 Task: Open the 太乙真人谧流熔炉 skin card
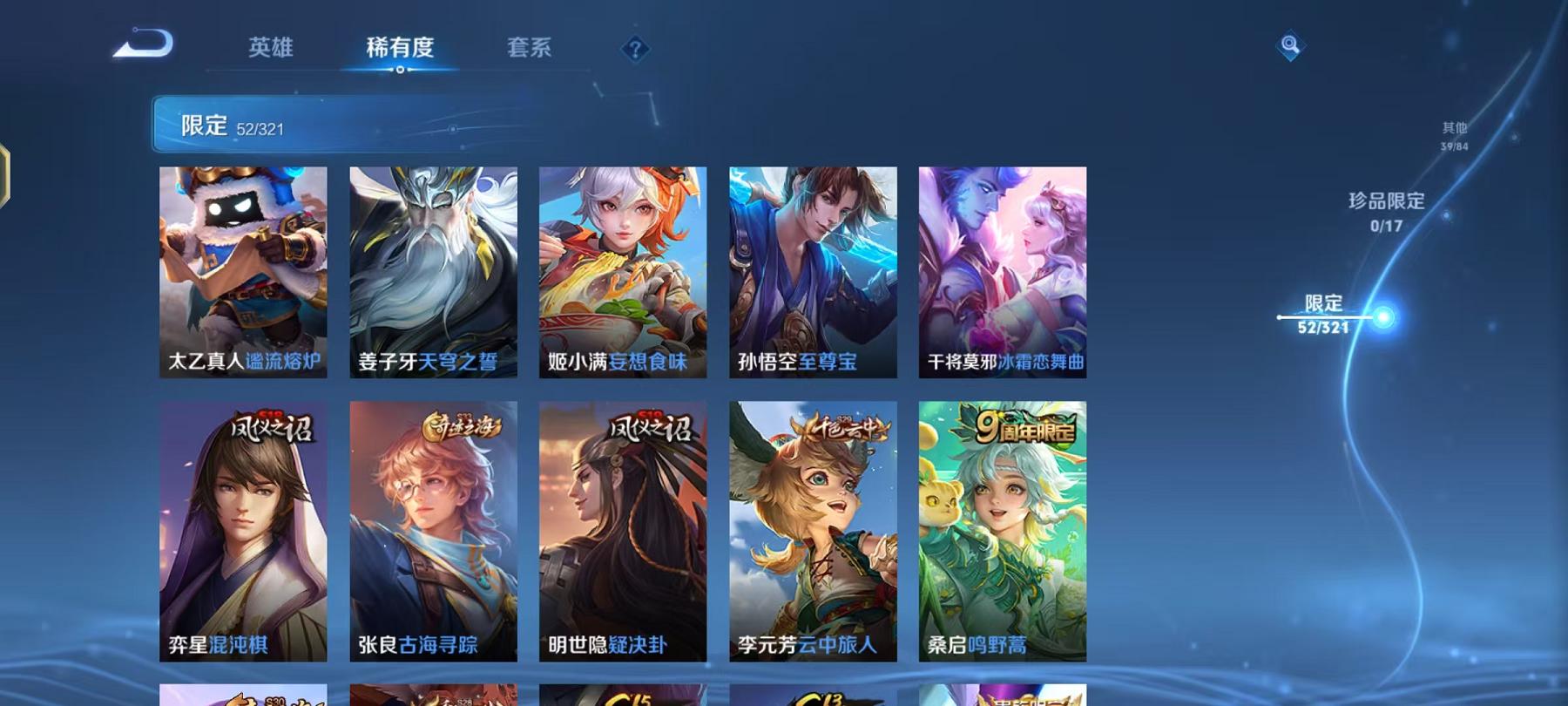[x=242, y=270]
